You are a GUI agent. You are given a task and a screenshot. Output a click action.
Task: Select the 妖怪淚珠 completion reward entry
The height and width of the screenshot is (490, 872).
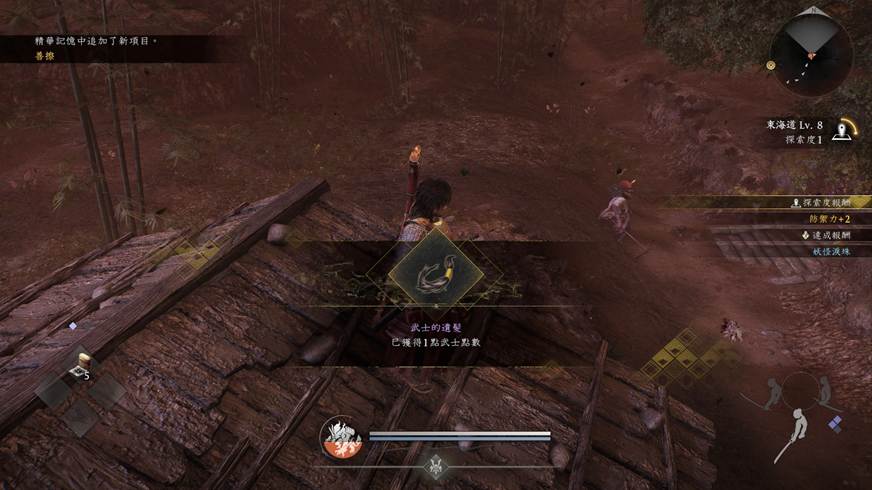click(x=829, y=251)
